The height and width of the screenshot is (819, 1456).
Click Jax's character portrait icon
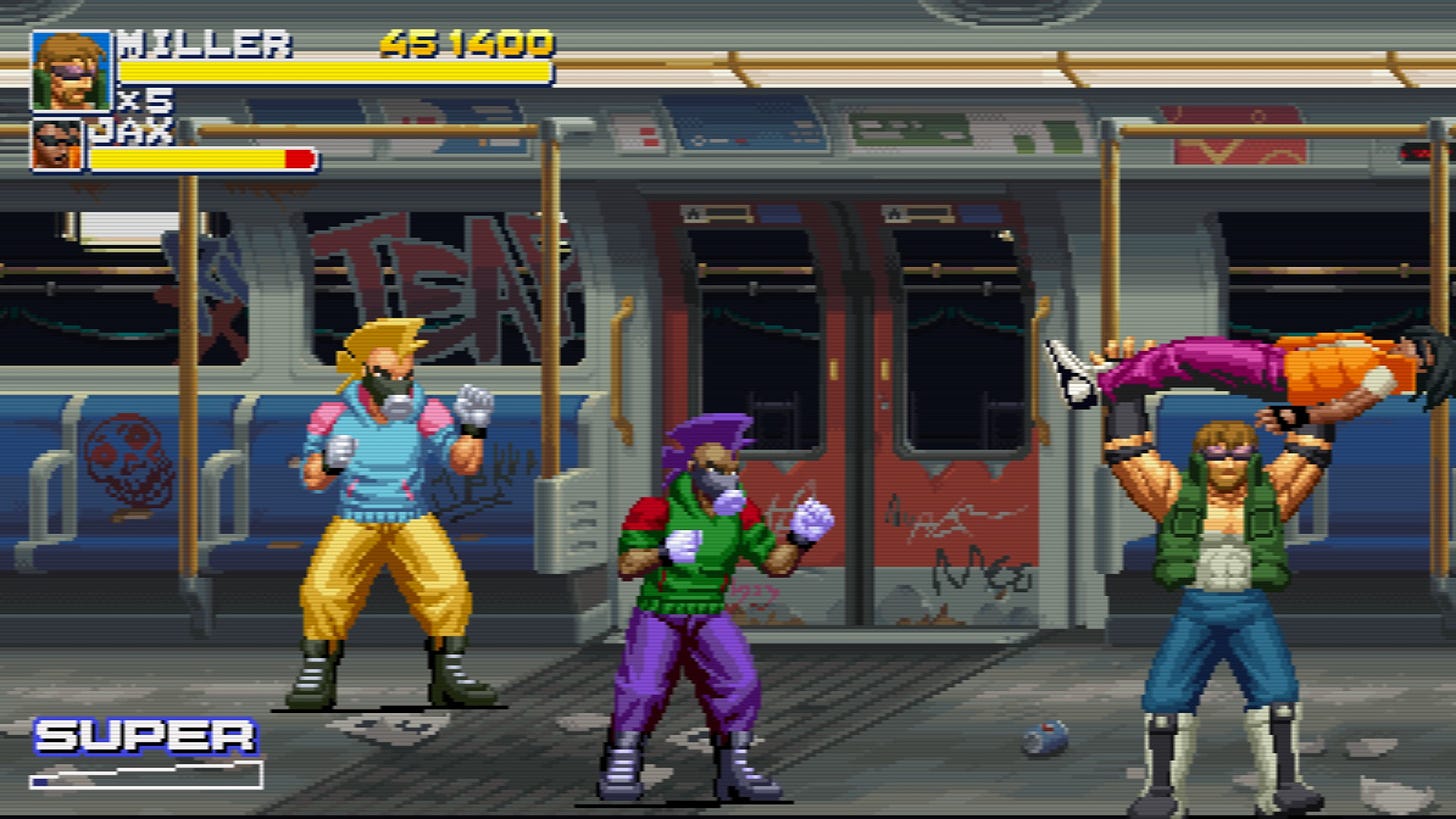point(57,147)
